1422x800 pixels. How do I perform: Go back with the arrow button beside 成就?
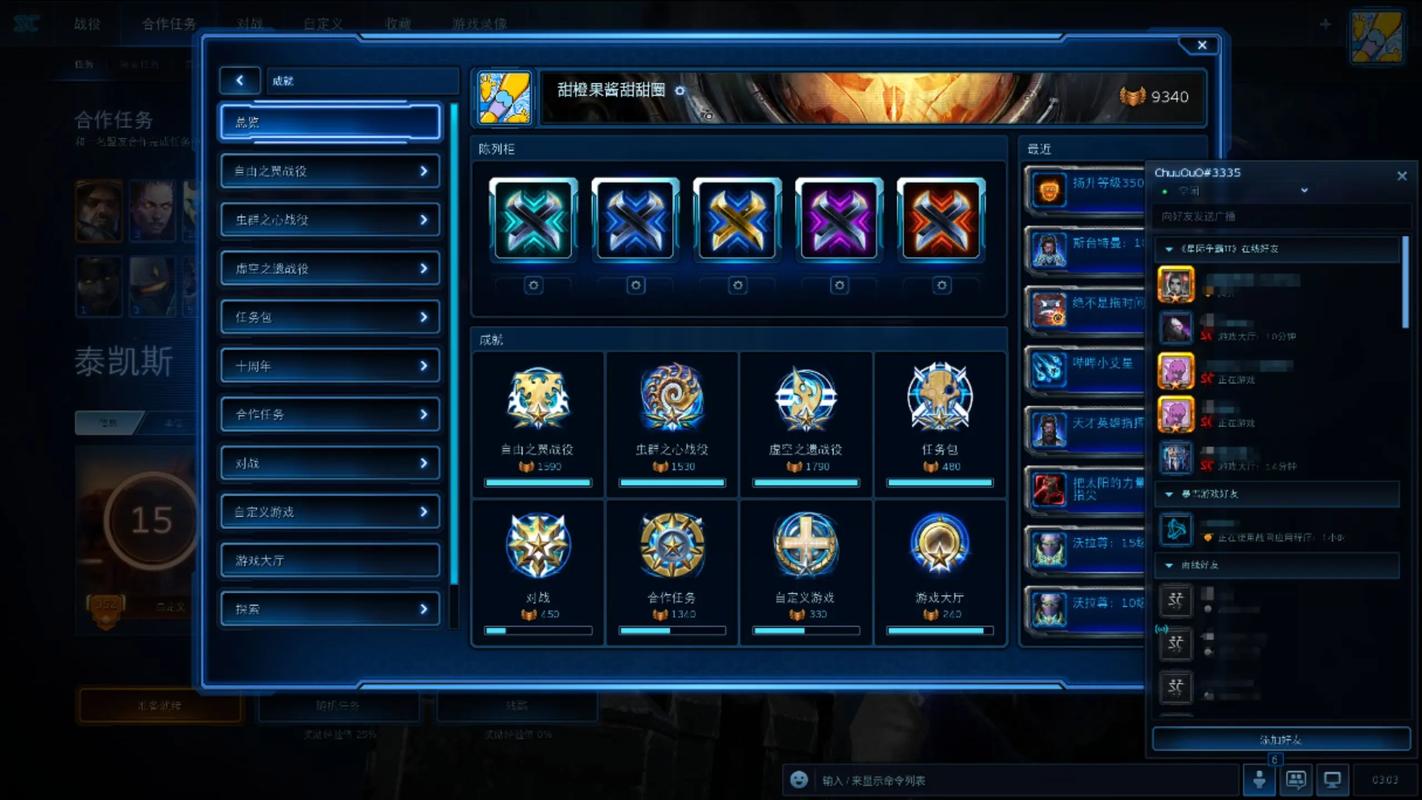pos(240,81)
